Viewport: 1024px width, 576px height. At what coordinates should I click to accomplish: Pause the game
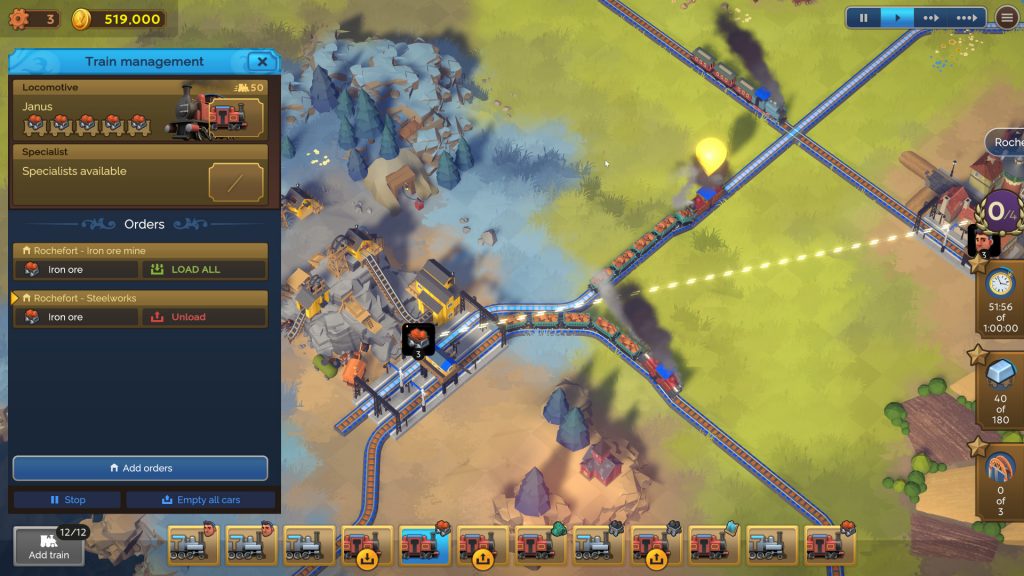[863, 18]
